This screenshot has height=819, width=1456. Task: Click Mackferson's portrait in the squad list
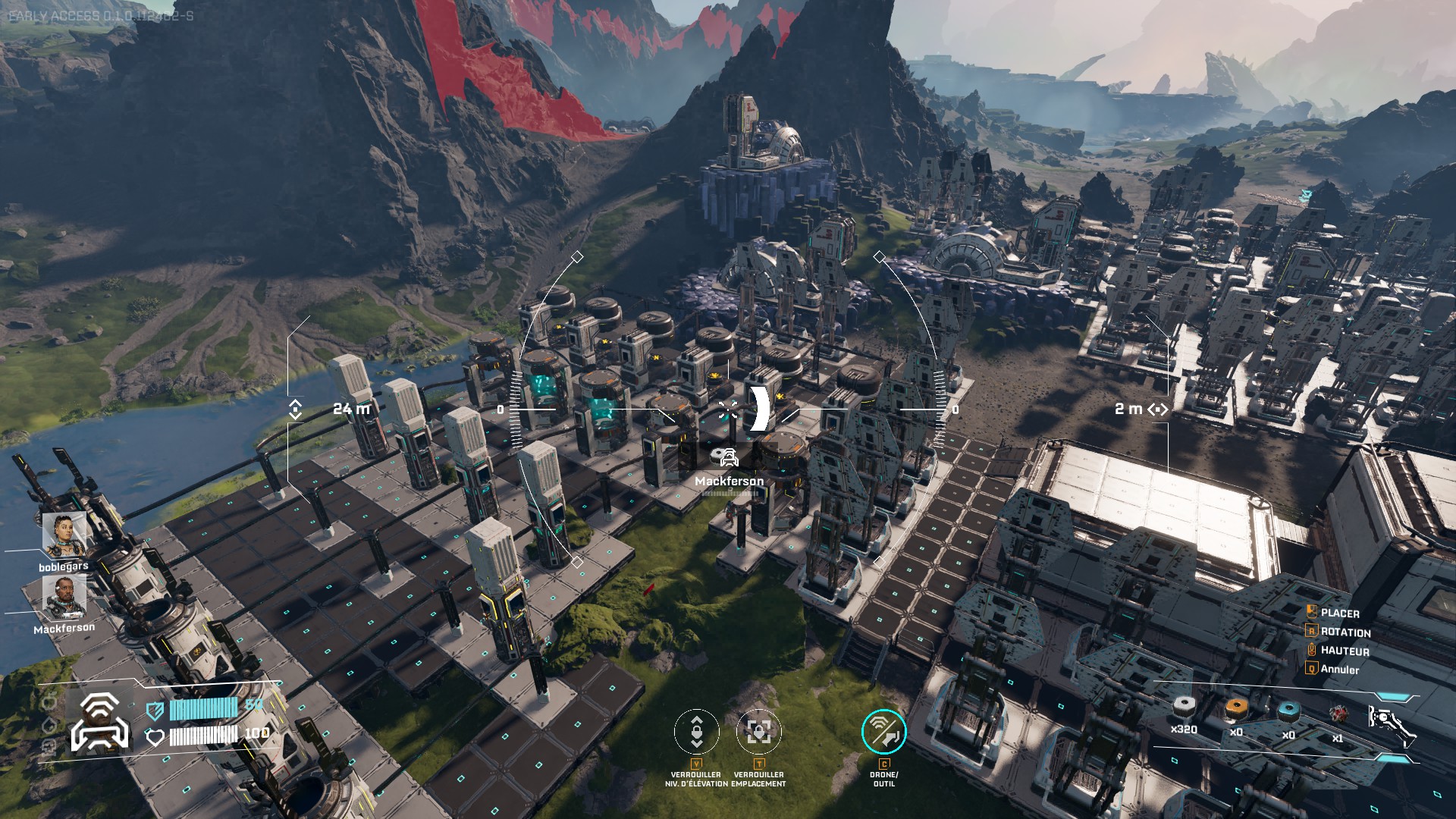pyautogui.click(x=64, y=597)
